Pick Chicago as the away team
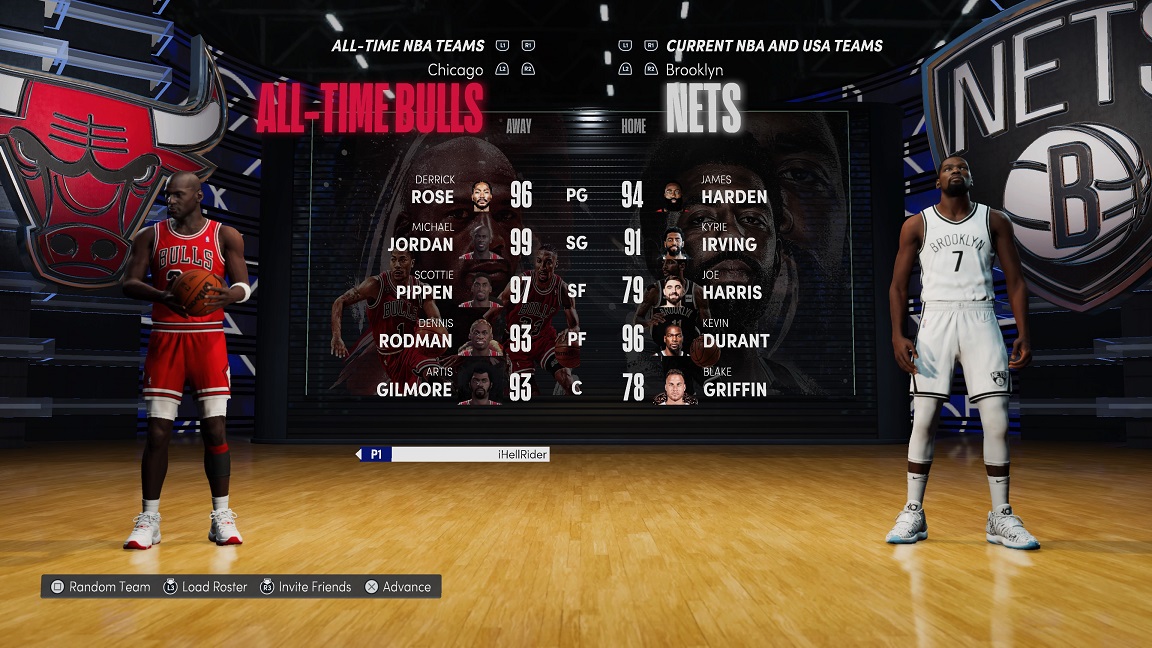The height and width of the screenshot is (648, 1152). point(455,70)
